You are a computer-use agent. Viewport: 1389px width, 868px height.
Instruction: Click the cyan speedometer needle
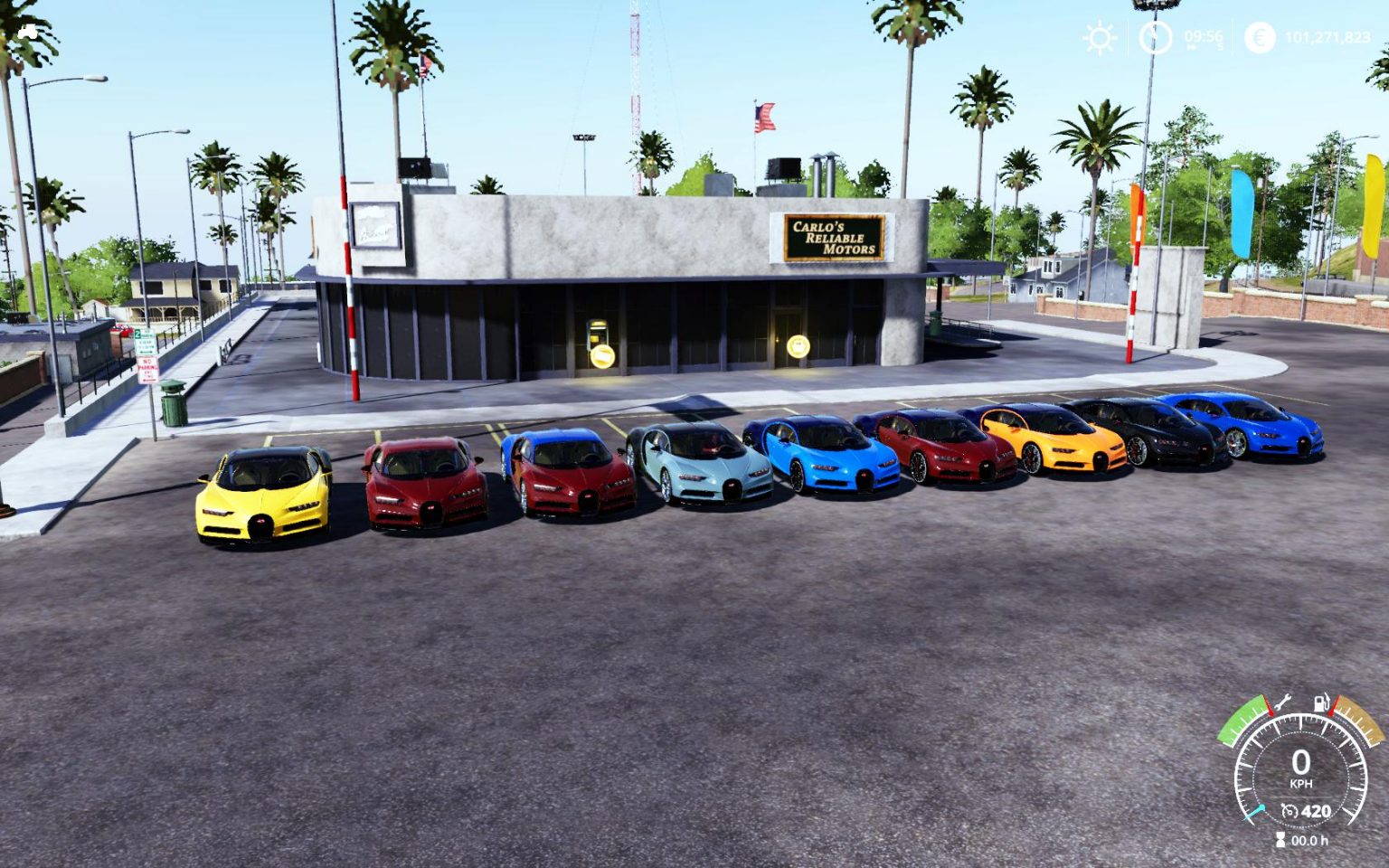coord(1254,811)
